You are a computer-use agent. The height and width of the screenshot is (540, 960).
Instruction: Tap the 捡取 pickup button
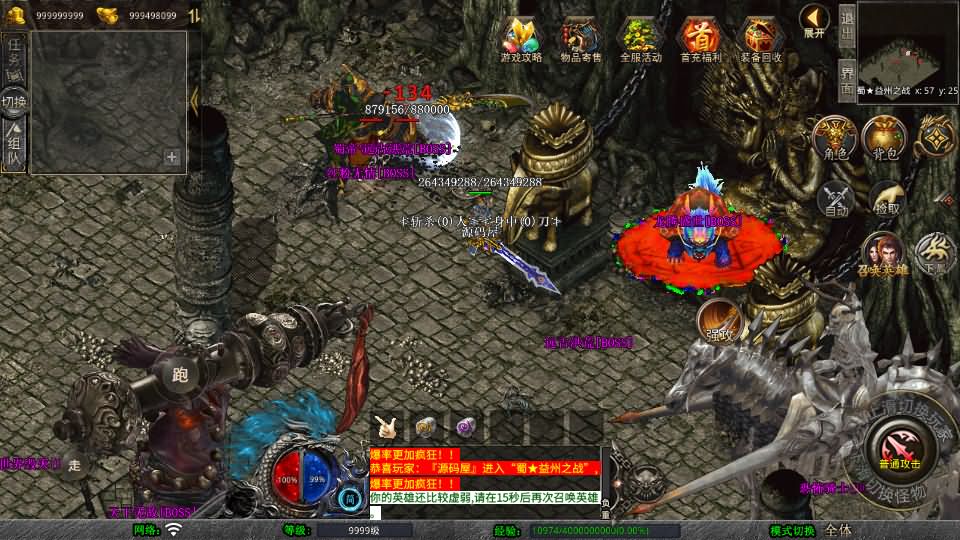[x=885, y=199]
